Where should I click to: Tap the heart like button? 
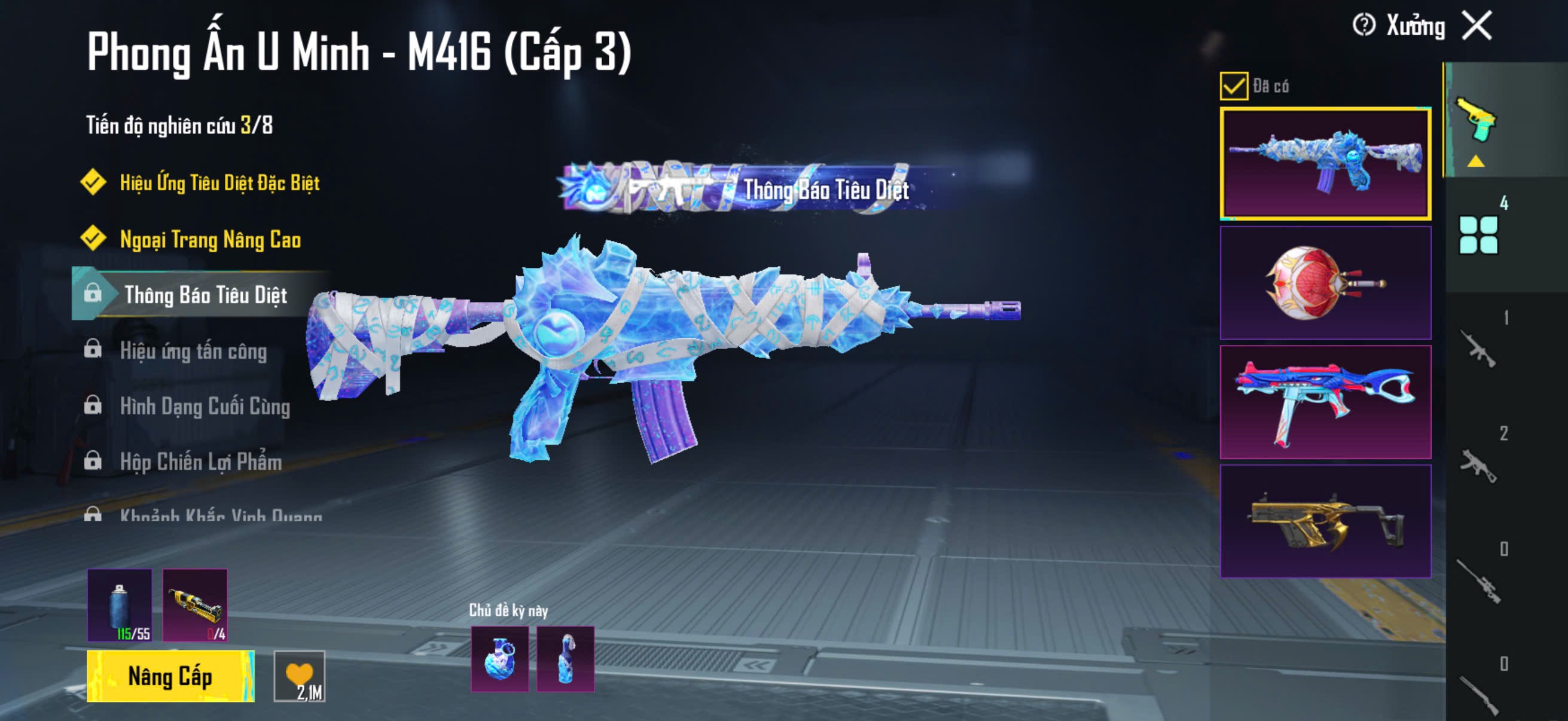pyautogui.click(x=300, y=676)
